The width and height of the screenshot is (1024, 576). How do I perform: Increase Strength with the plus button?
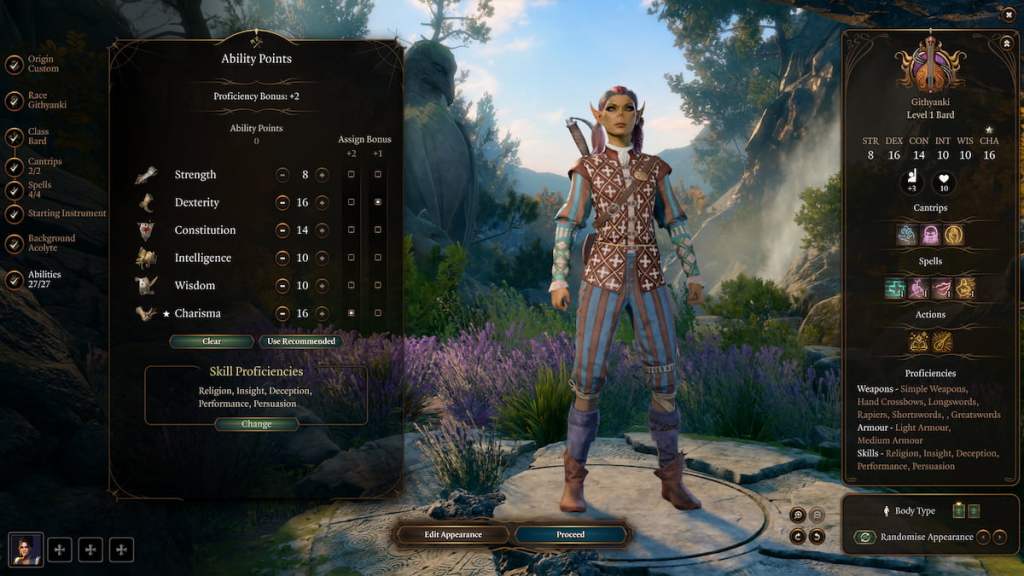[x=322, y=175]
